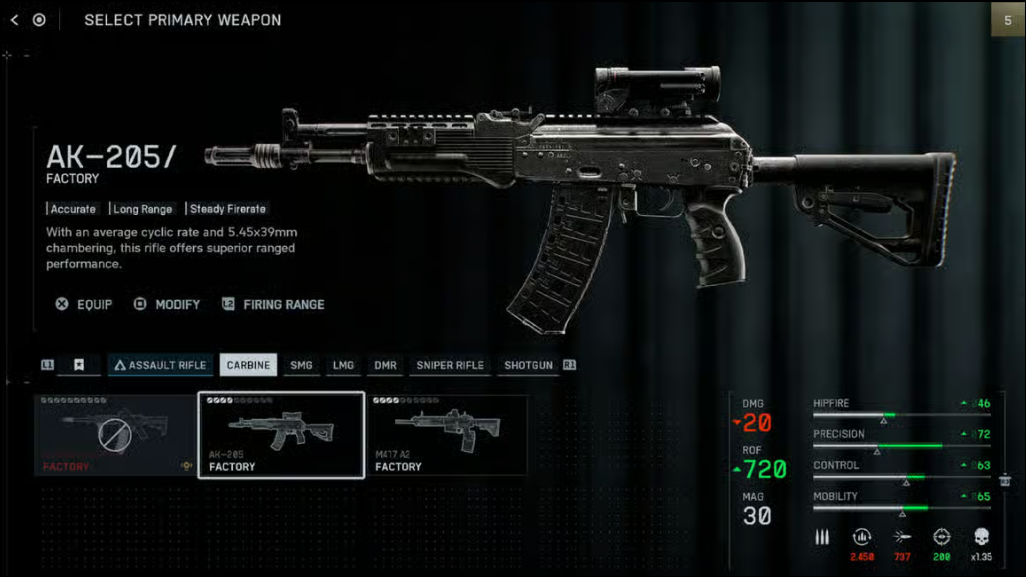This screenshot has width=1026, height=577.
Task: Open the Modify weapon option
Action: [x=167, y=304]
